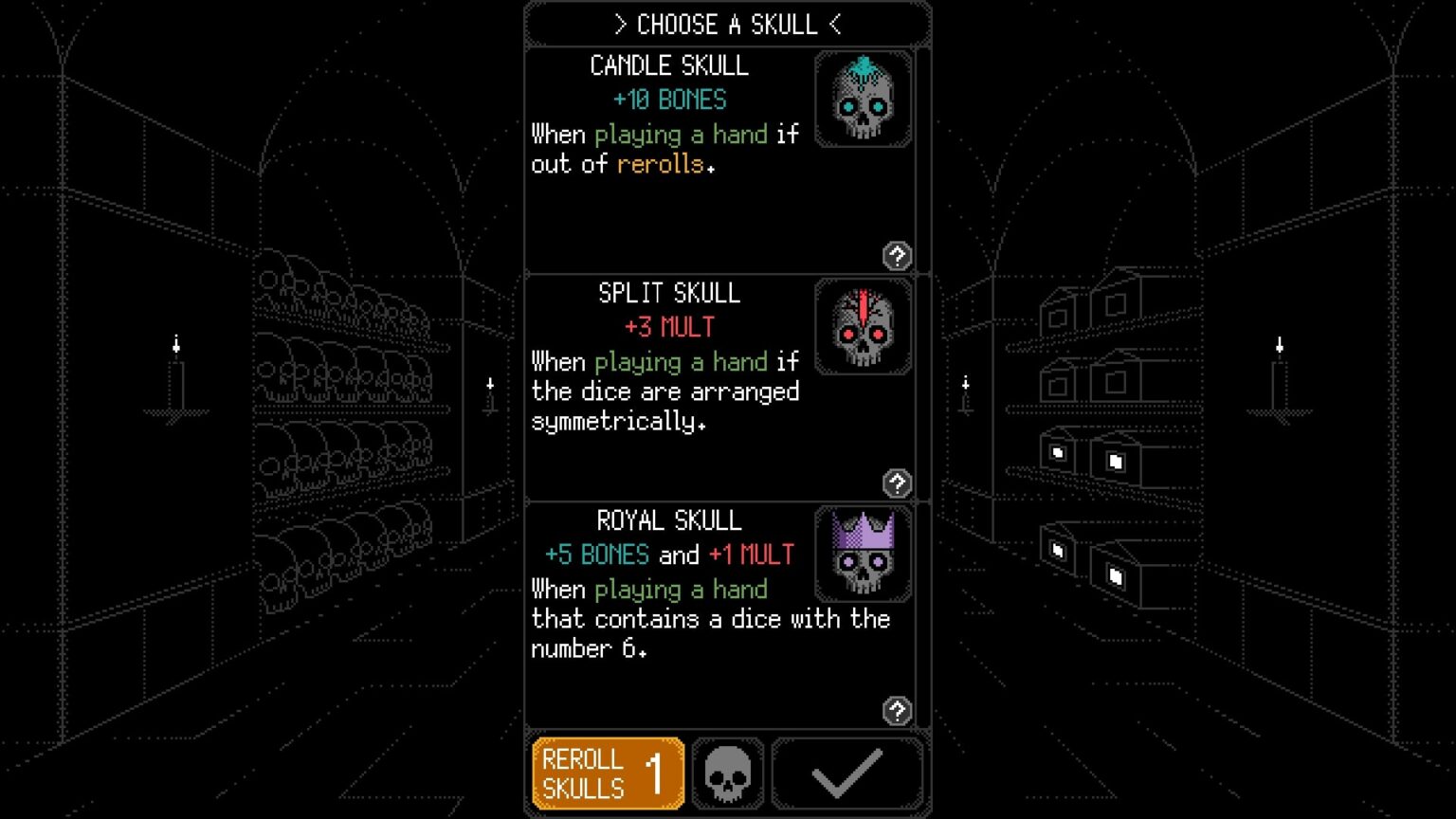1456x819 pixels.
Task: Click 'playing a hand' on the Royal Skull card
Action: [682, 589]
